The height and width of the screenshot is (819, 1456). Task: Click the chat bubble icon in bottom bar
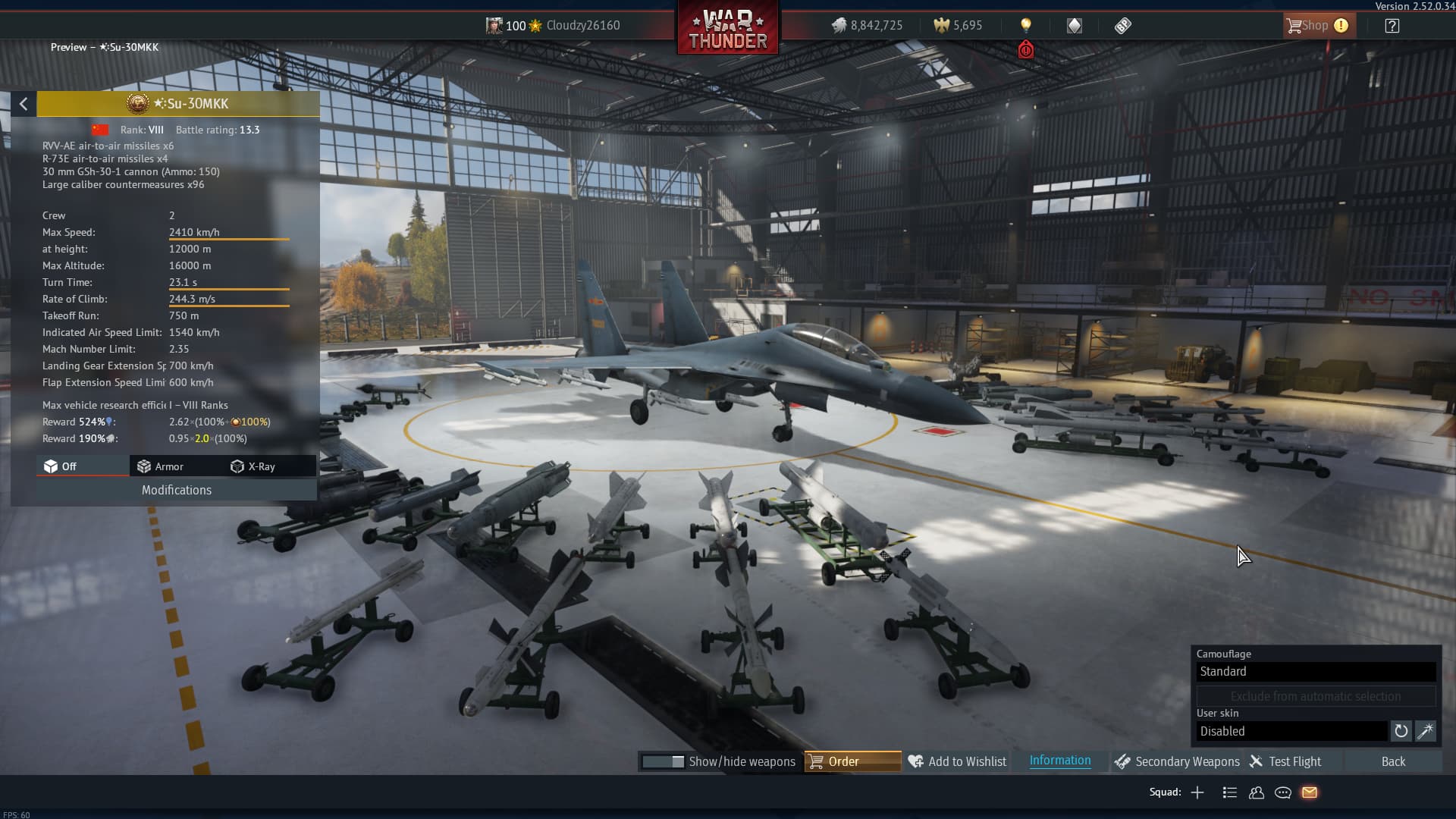(1283, 792)
